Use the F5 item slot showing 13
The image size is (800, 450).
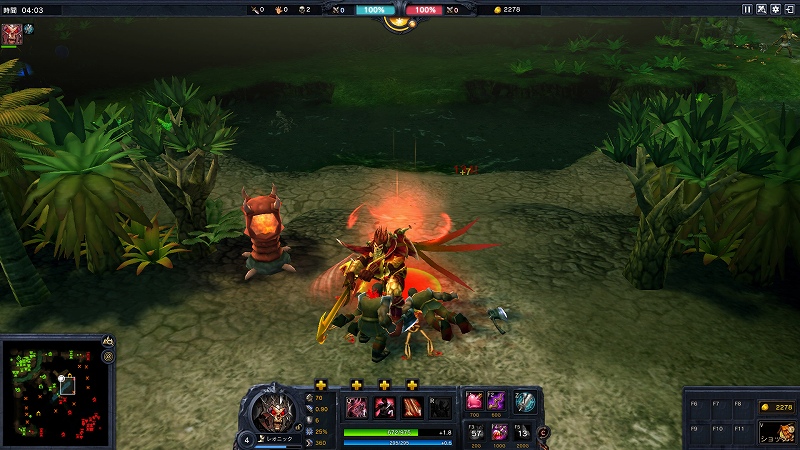point(523,432)
